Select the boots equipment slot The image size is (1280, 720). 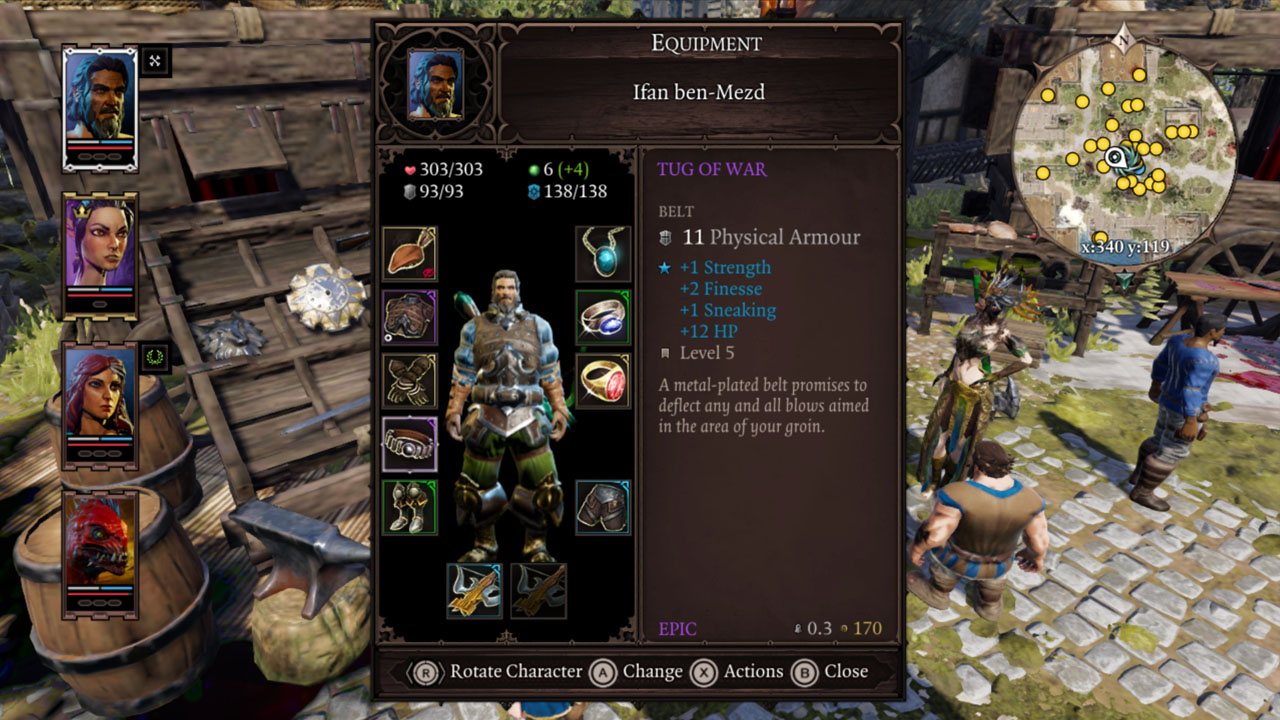pyautogui.click(x=409, y=504)
